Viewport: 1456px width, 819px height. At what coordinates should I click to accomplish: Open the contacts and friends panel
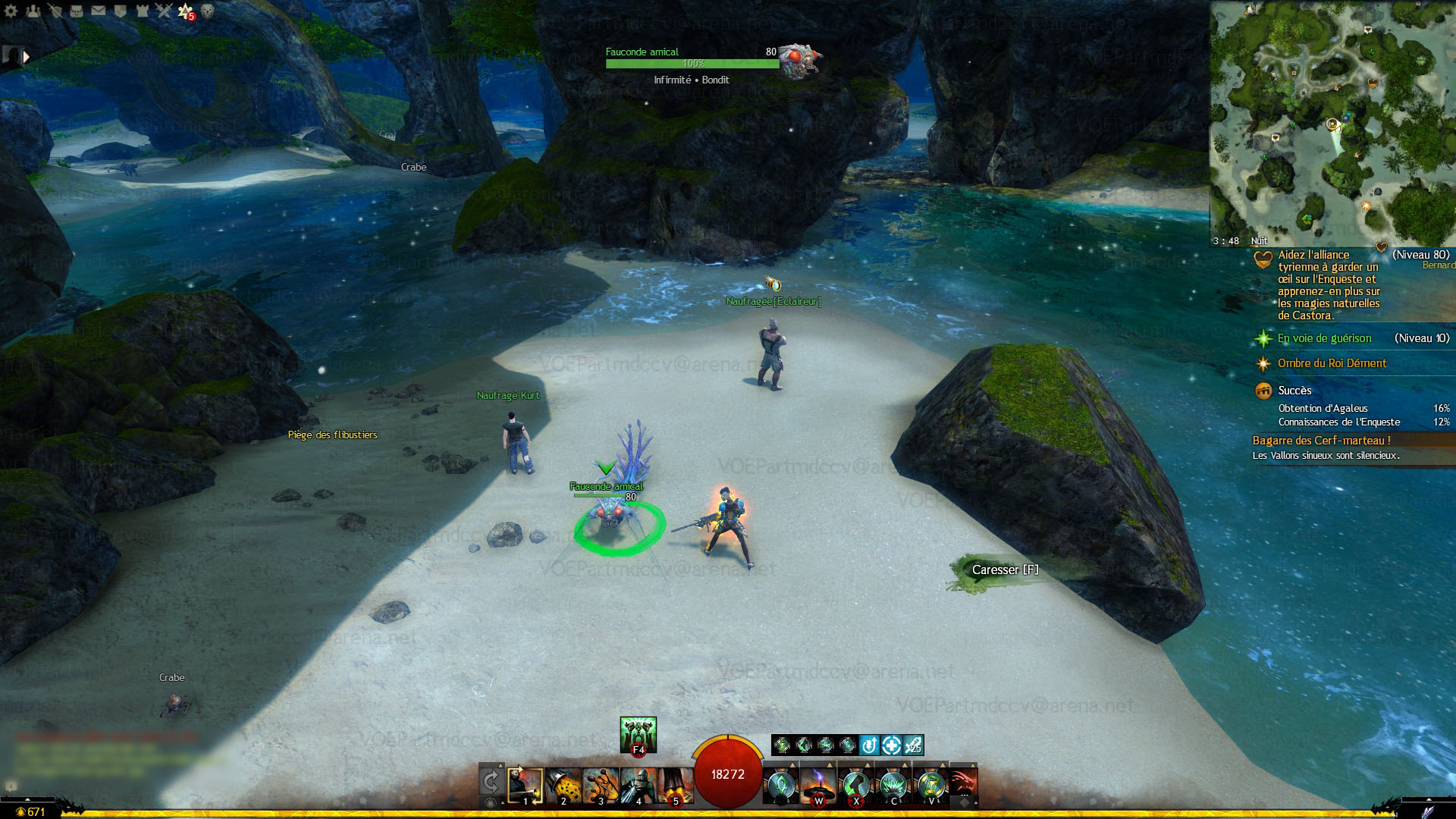(33, 11)
